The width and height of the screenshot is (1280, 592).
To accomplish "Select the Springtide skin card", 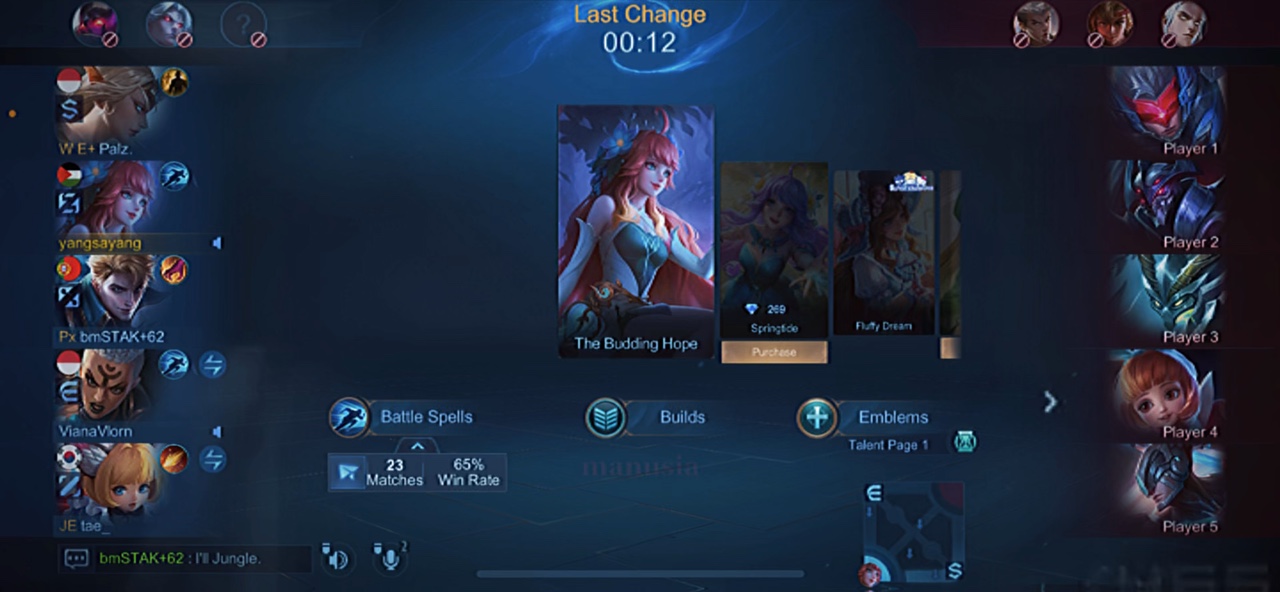I will pyautogui.click(x=774, y=245).
